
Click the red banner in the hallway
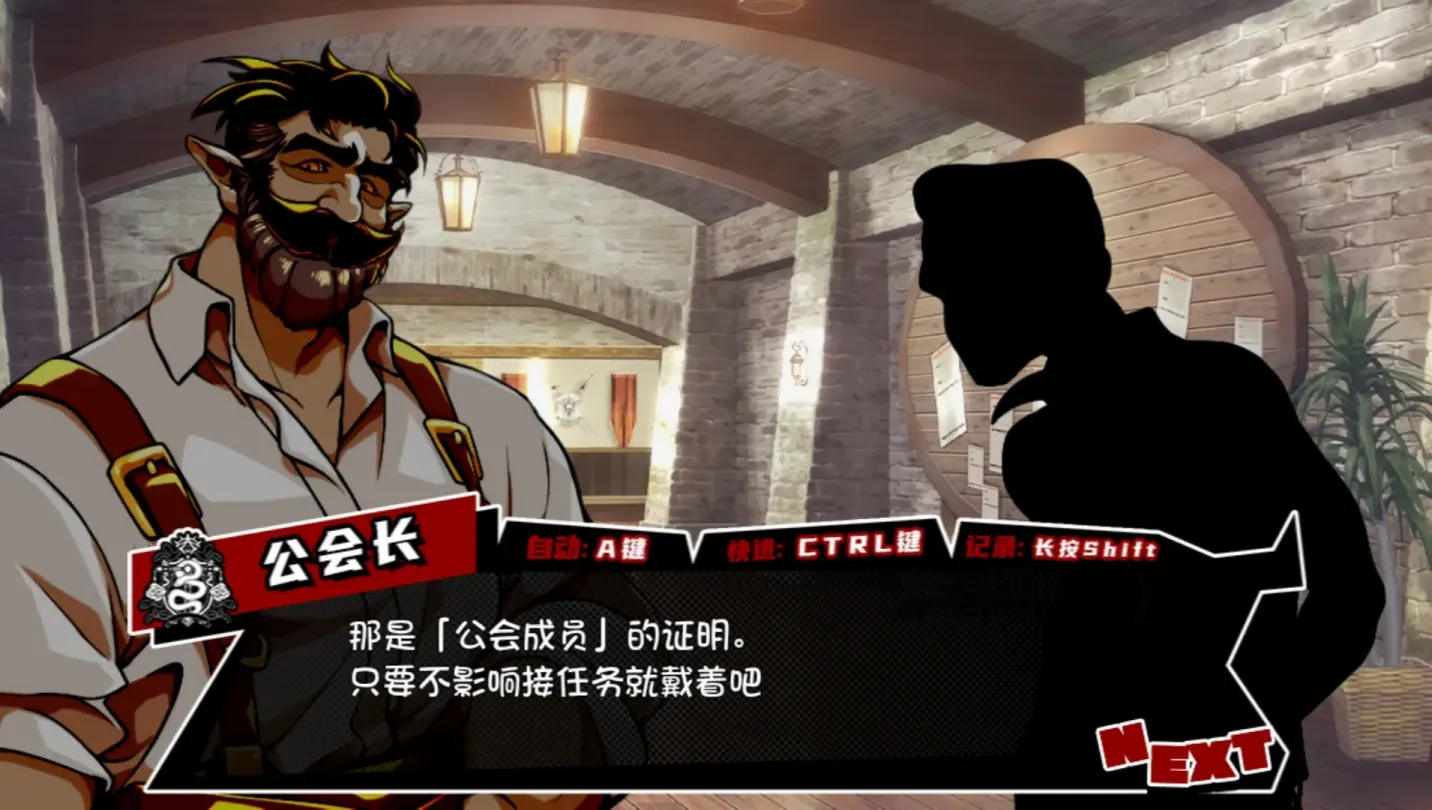[624, 410]
